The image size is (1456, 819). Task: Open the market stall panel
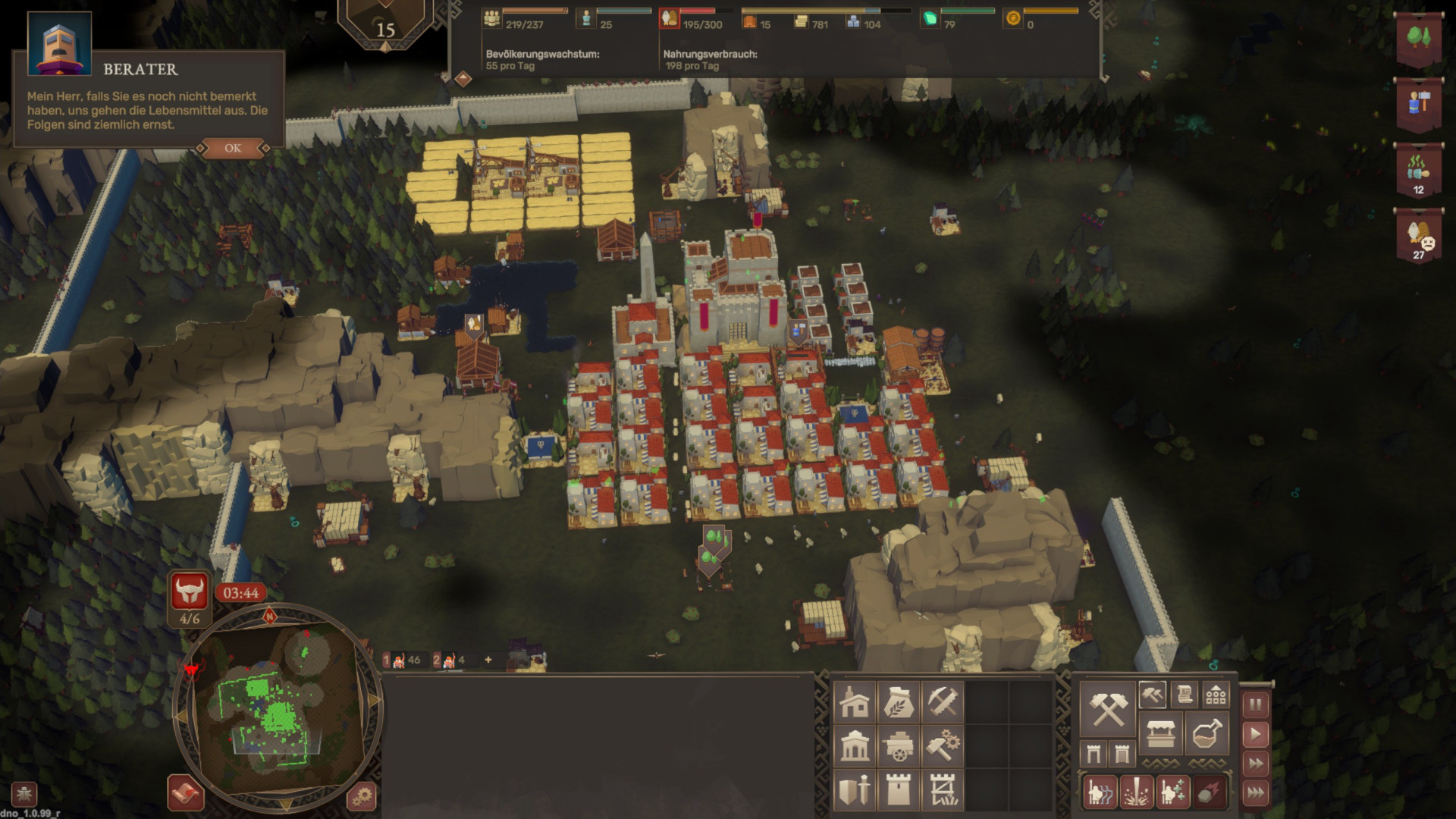(x=1160, y=734)
